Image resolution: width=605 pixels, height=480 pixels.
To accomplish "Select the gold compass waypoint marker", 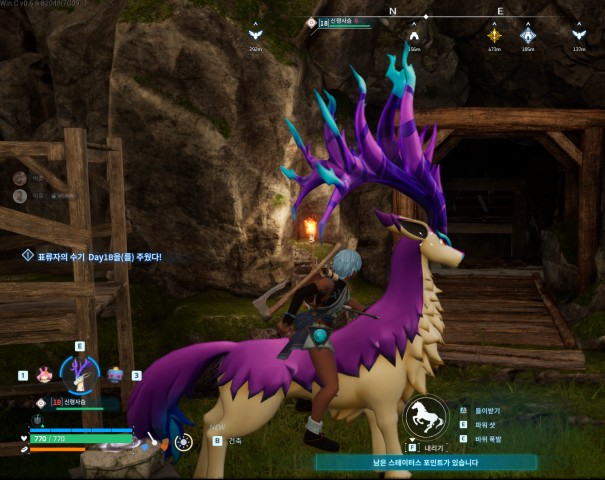I will click(494, 36).
